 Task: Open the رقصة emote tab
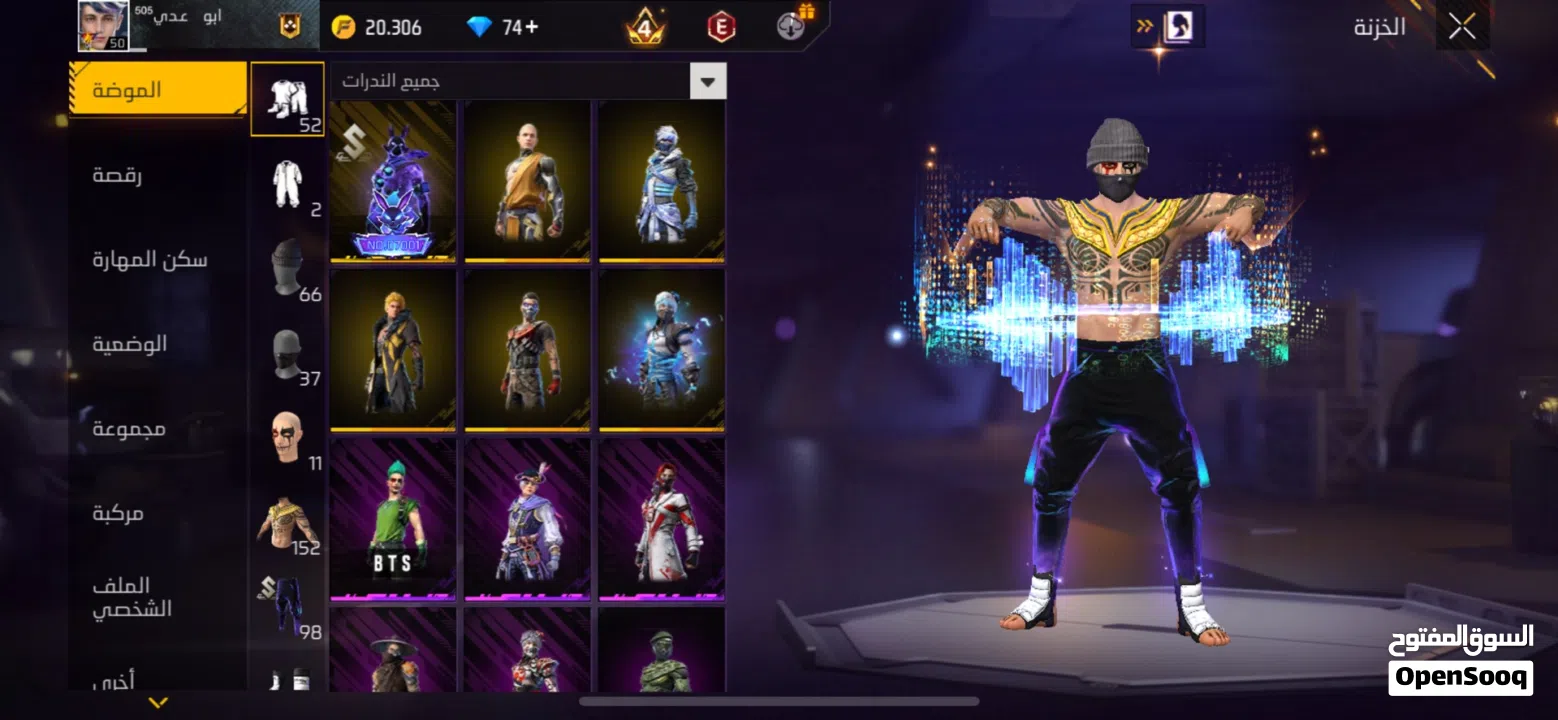(x=118, y=175)
